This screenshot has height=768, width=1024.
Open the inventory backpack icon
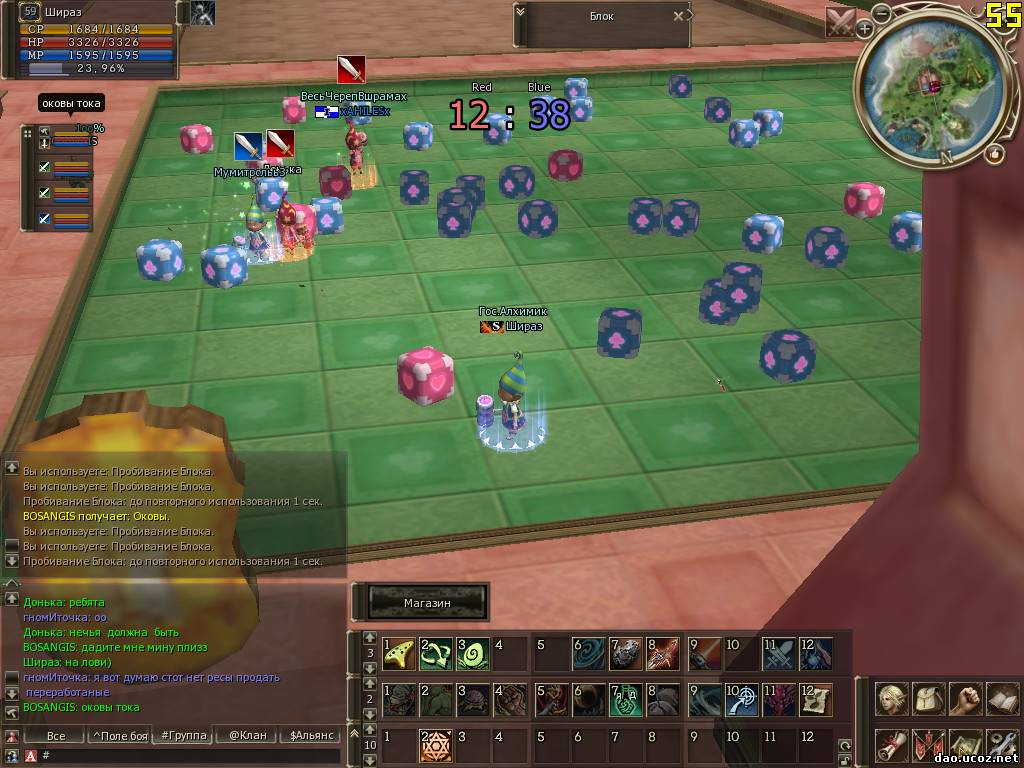click(928, 699)
